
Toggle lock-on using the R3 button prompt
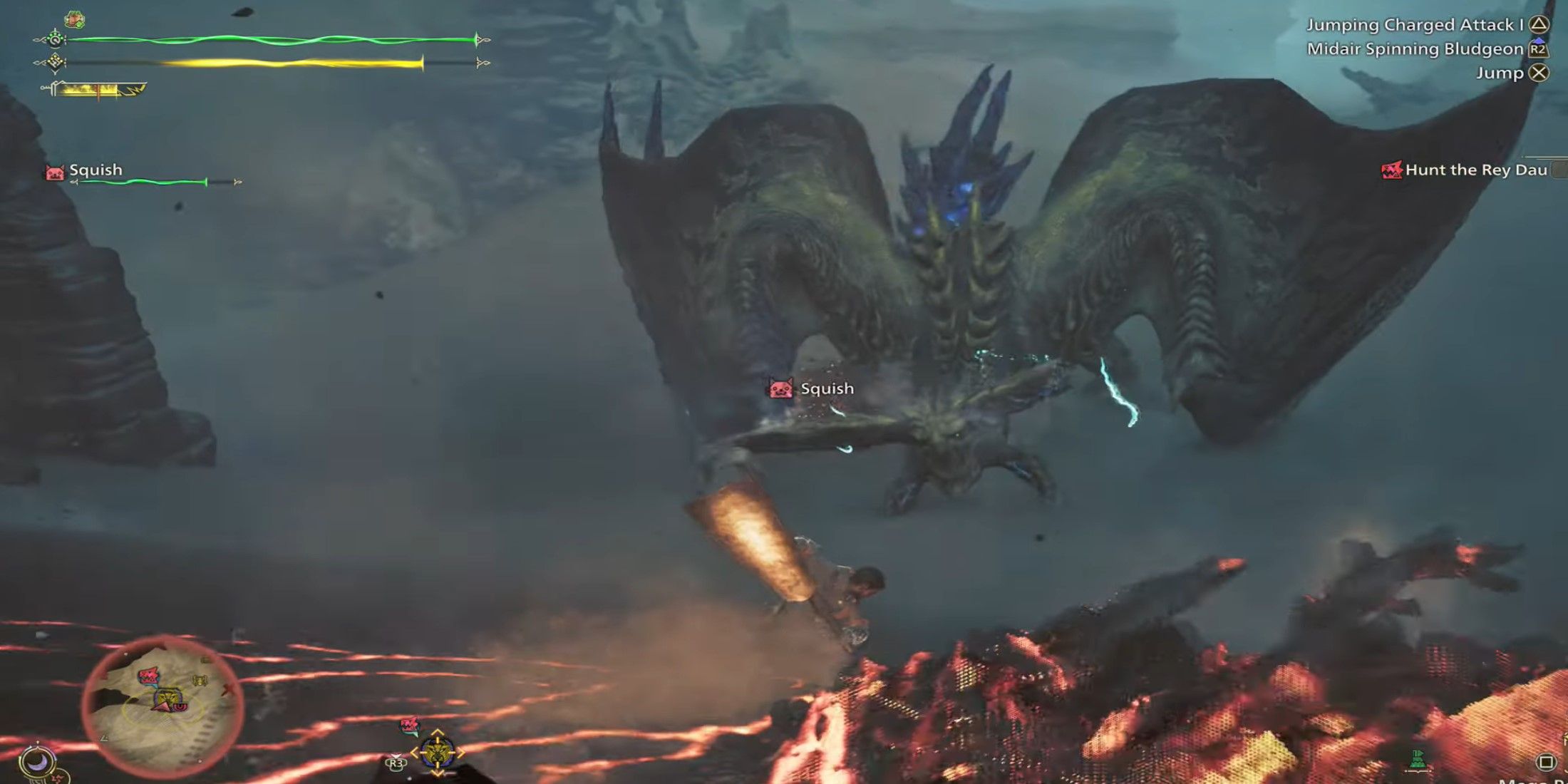click(x=396, y=764)
